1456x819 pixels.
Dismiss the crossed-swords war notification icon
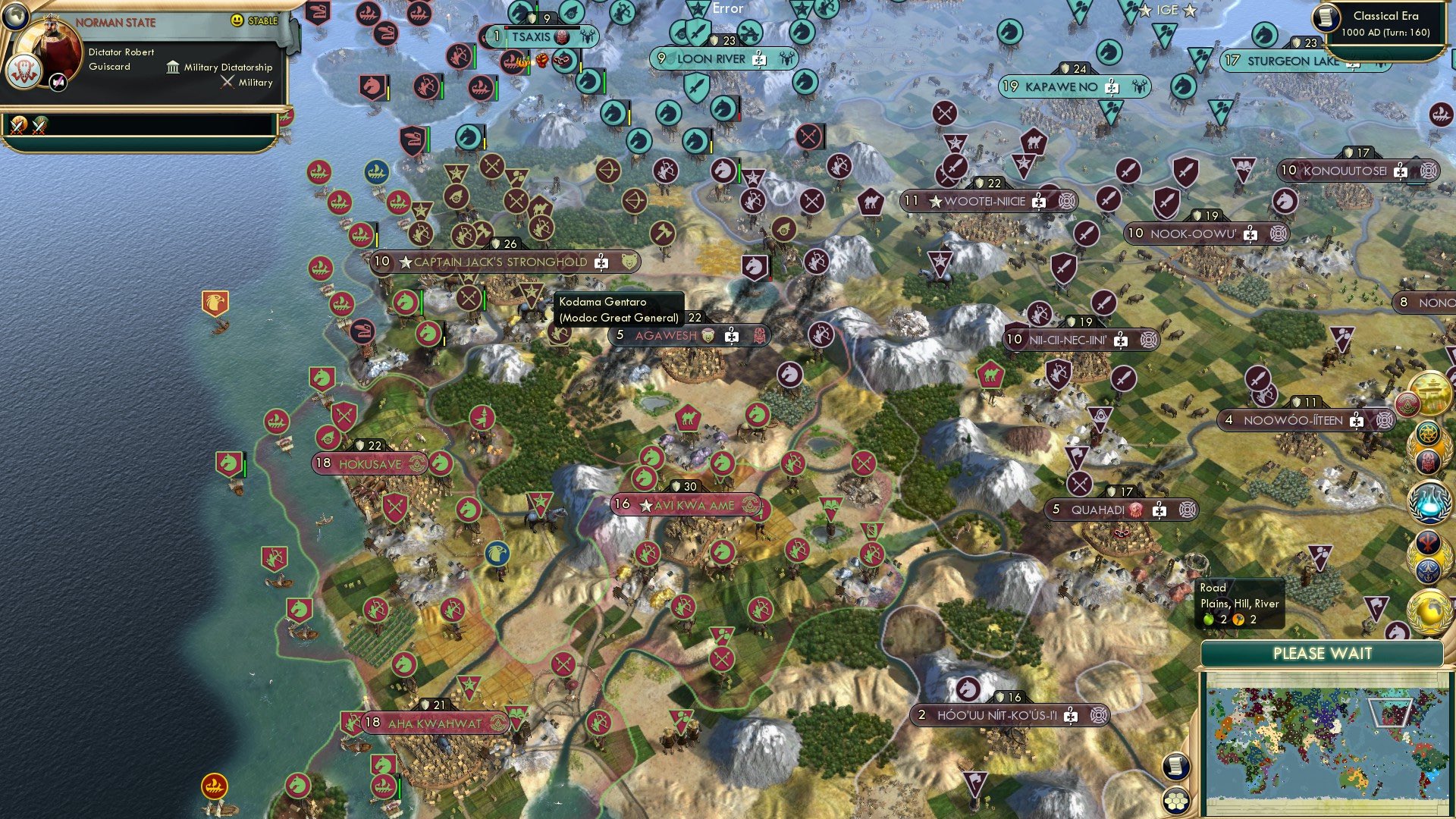pyautogui.click(x=18, y=125)
